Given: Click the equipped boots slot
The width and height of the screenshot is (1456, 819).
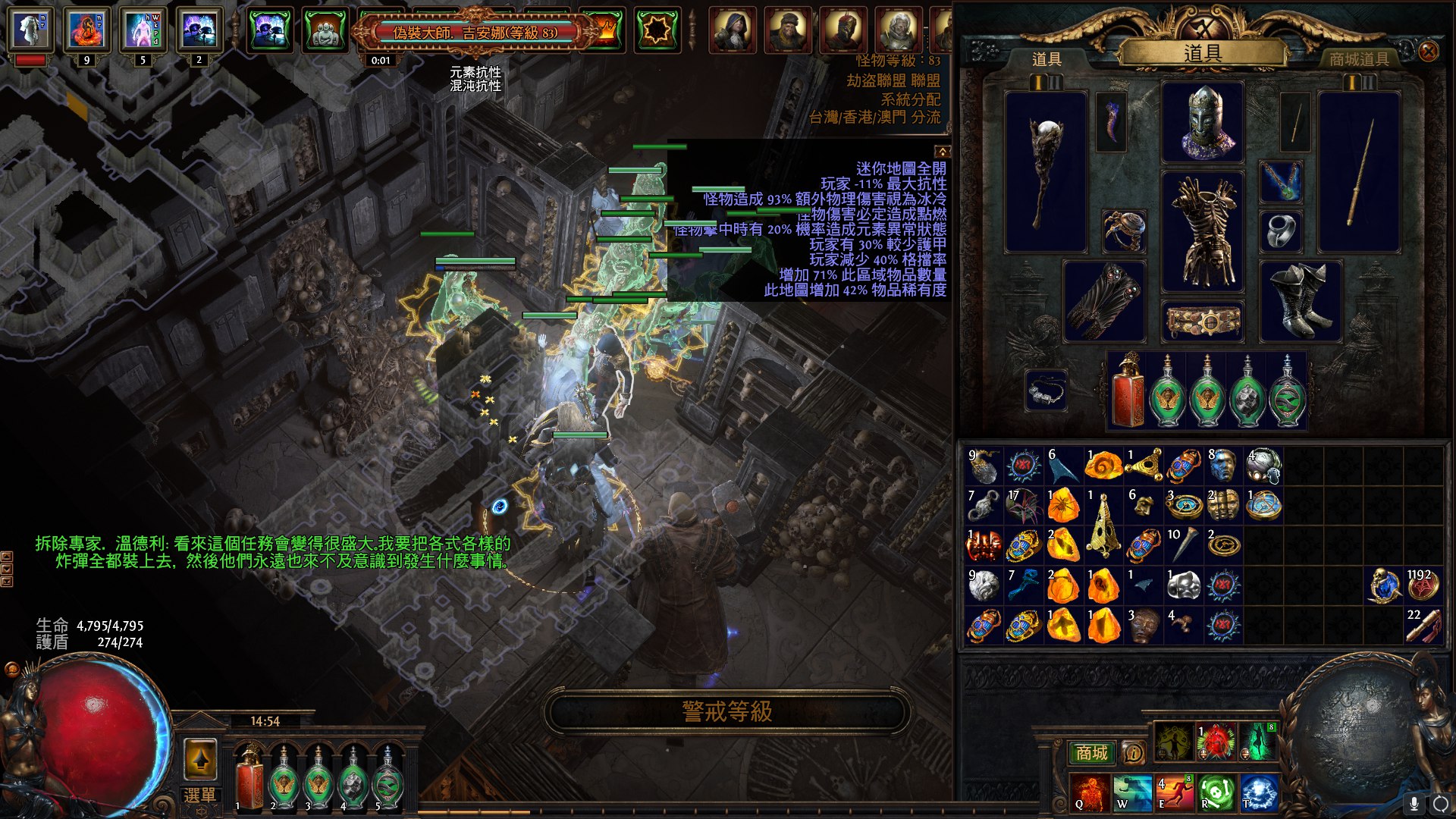Looking at the screenshot, I should pos(1300,301).
